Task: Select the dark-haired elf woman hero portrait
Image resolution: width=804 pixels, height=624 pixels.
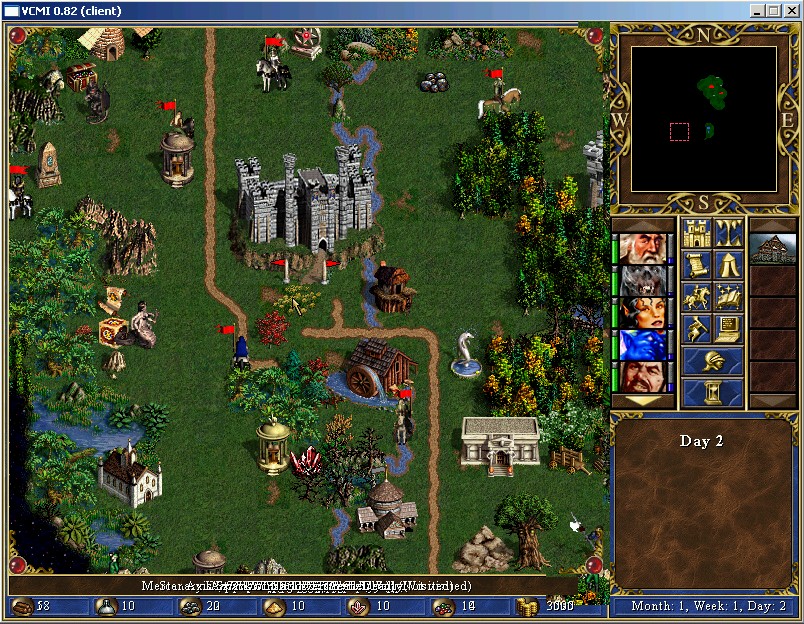Action: click(641, 313)
